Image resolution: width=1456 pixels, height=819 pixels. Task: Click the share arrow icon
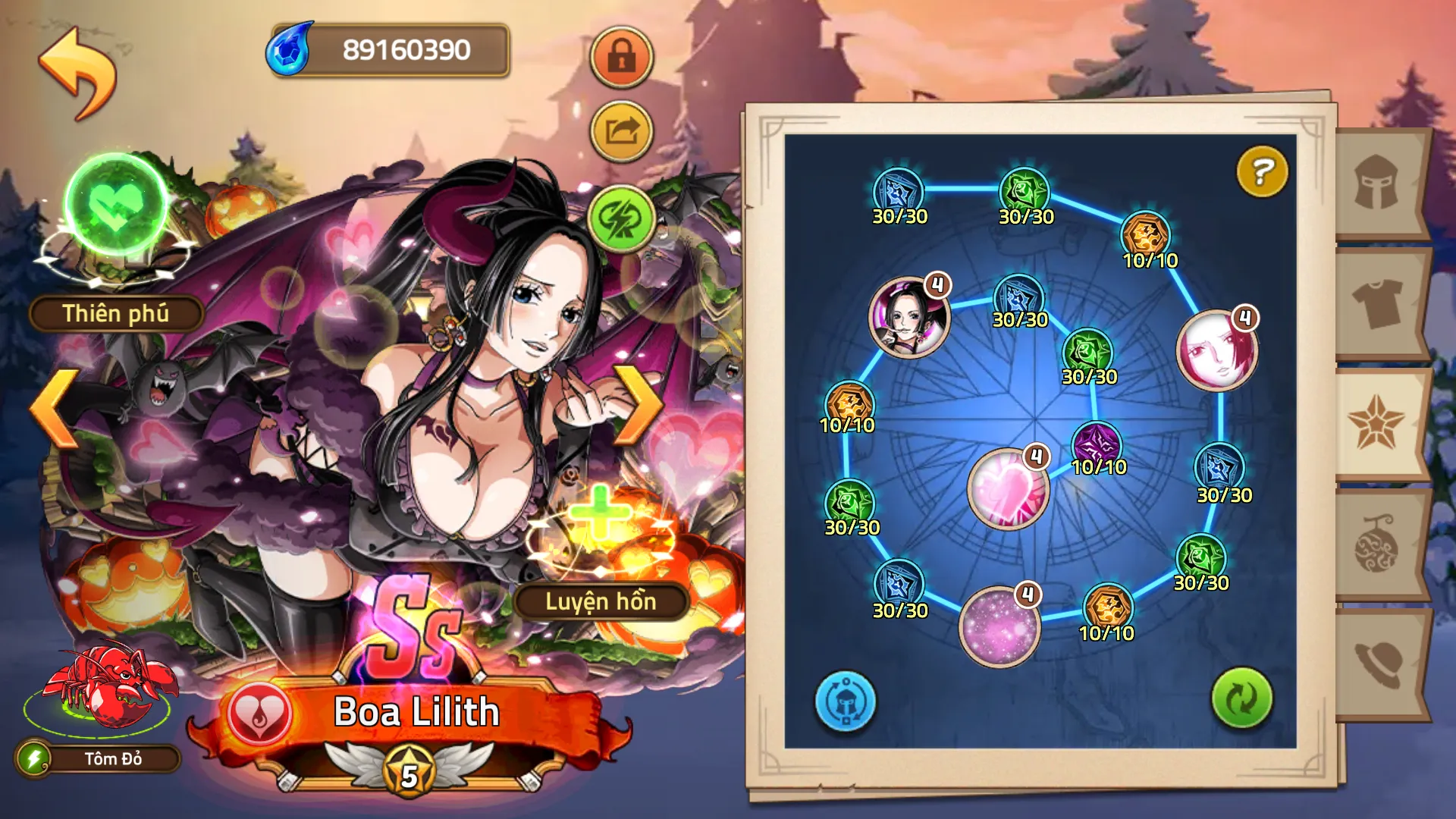pyautogui.click(x=621, y=130)
